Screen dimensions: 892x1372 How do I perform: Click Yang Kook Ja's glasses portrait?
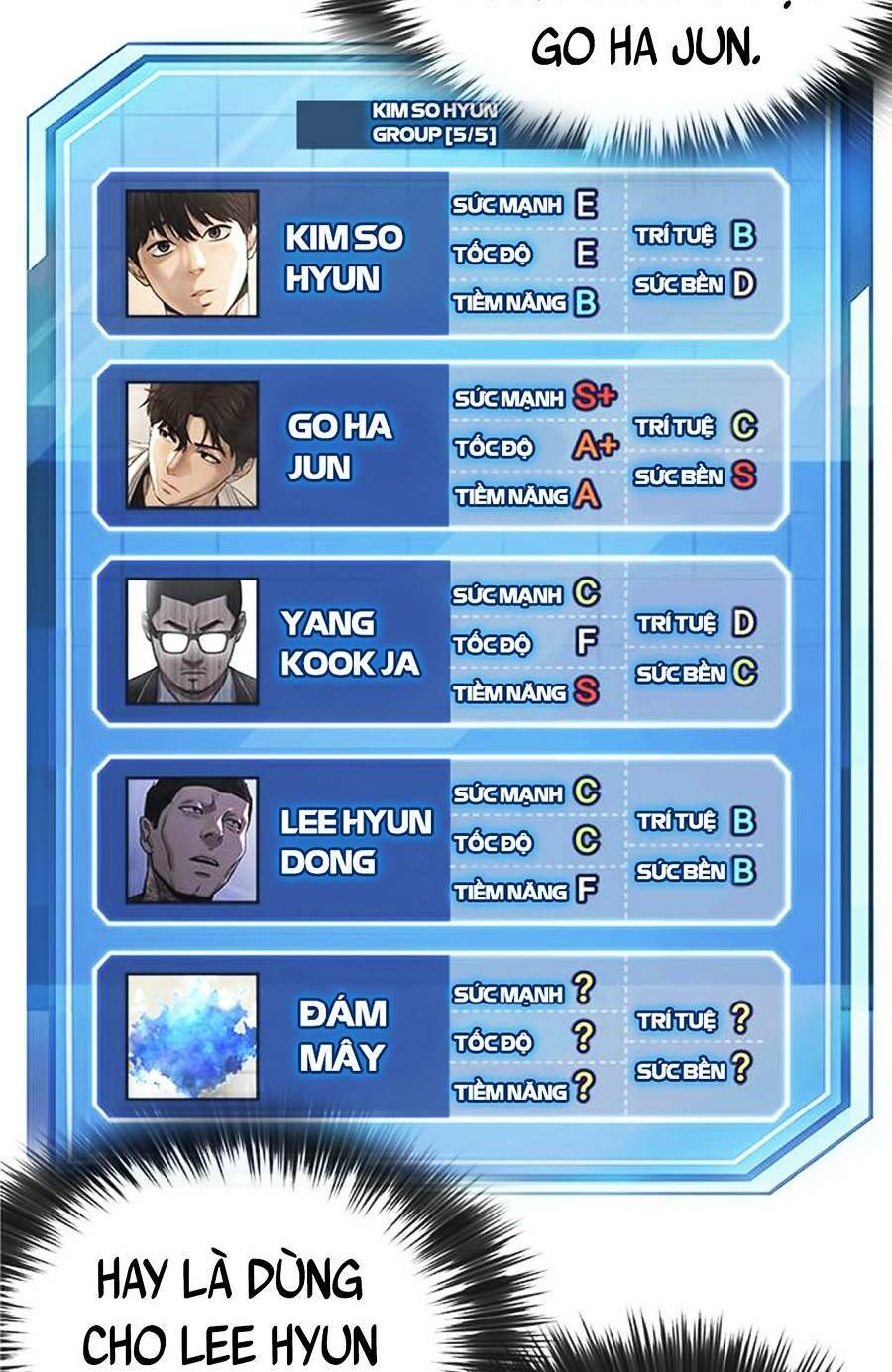click(x=192, y=642)
